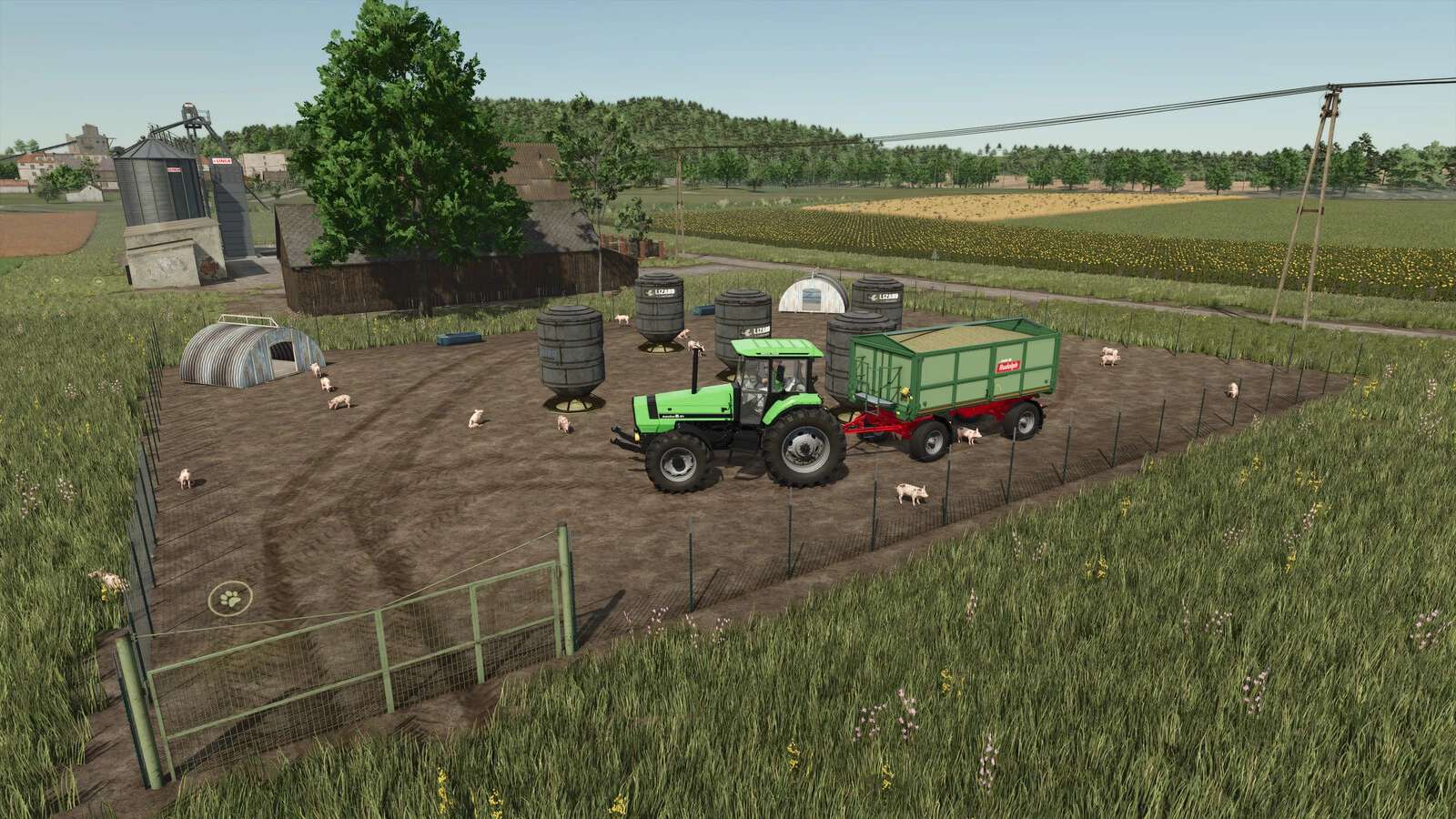The image size is (1456, 819).
Task: Click the paw print animal marker
Action: tap(226, 599)
